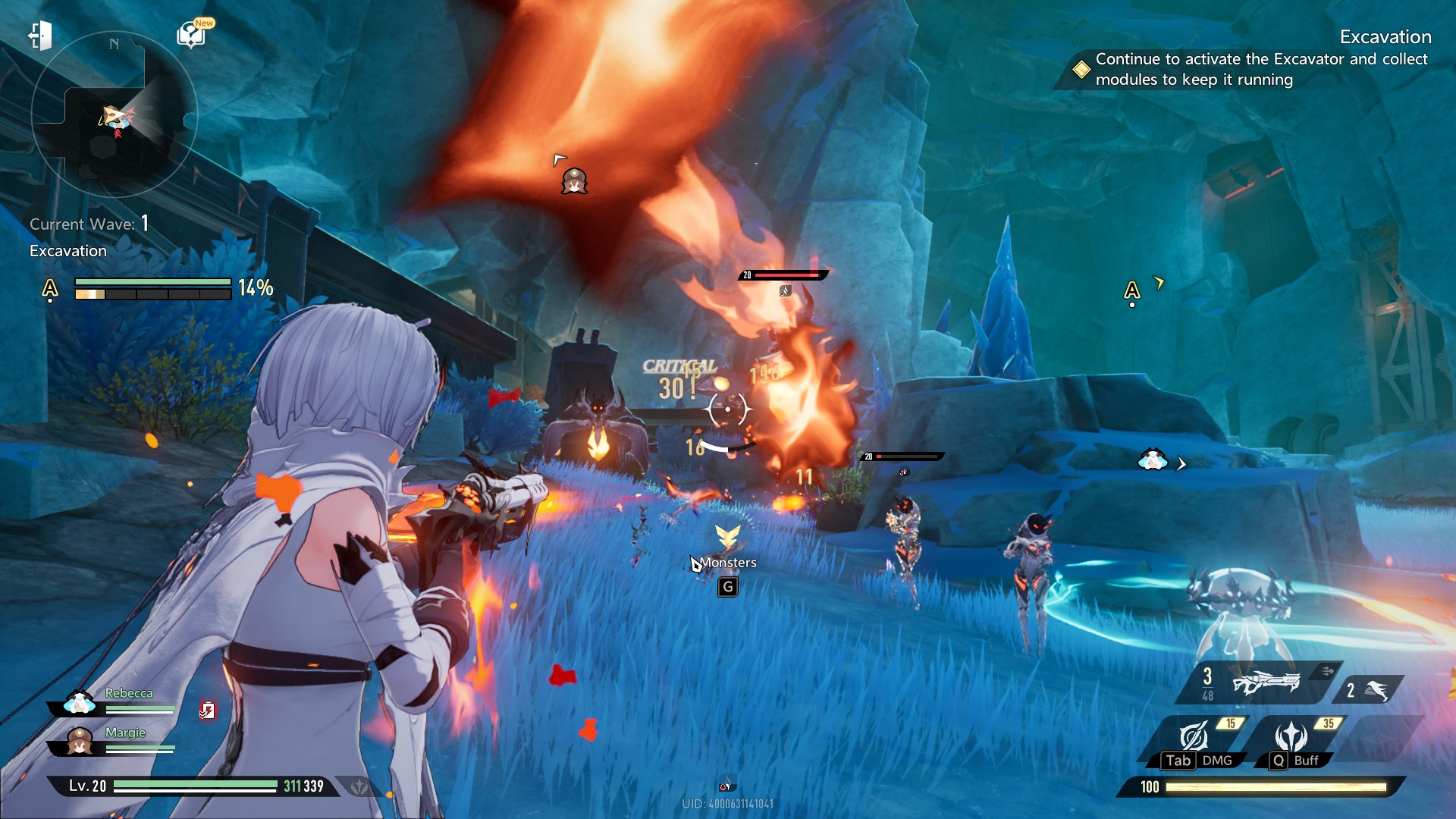The width and height of the screenshot is (1456, 819).
Task: Select the ranged rifle weapon slot
Action: pyautogui.click(x=1265, y=682)
